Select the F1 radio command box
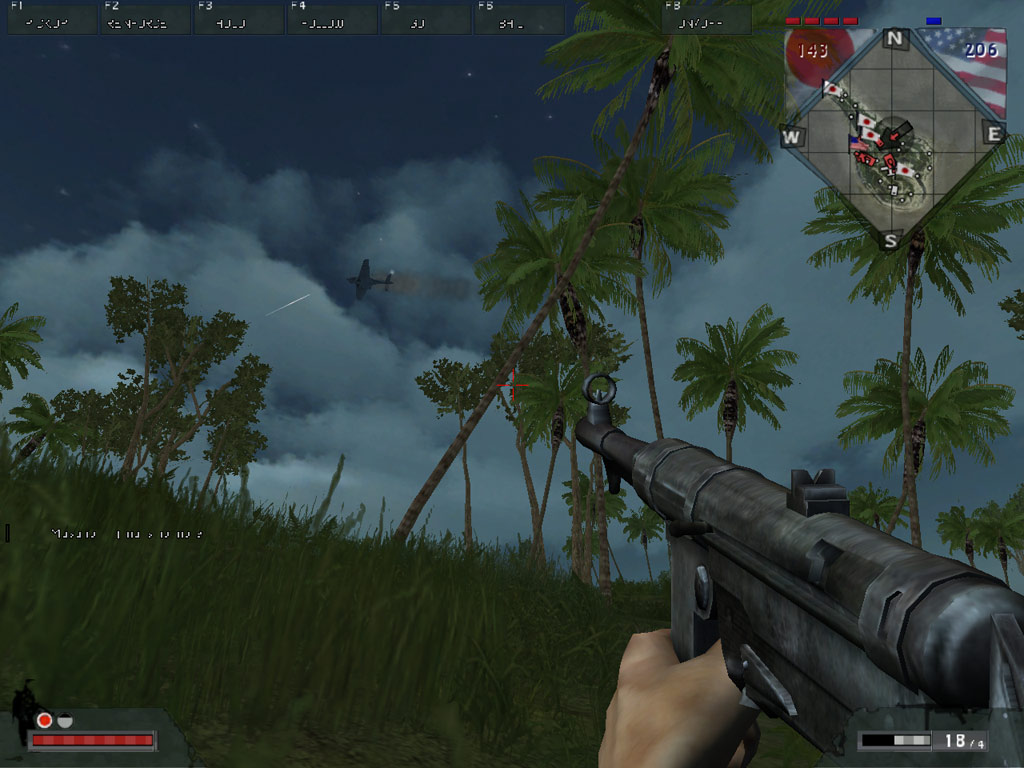The width and height of the screenshot is (1024, 768). pos(52,19)
